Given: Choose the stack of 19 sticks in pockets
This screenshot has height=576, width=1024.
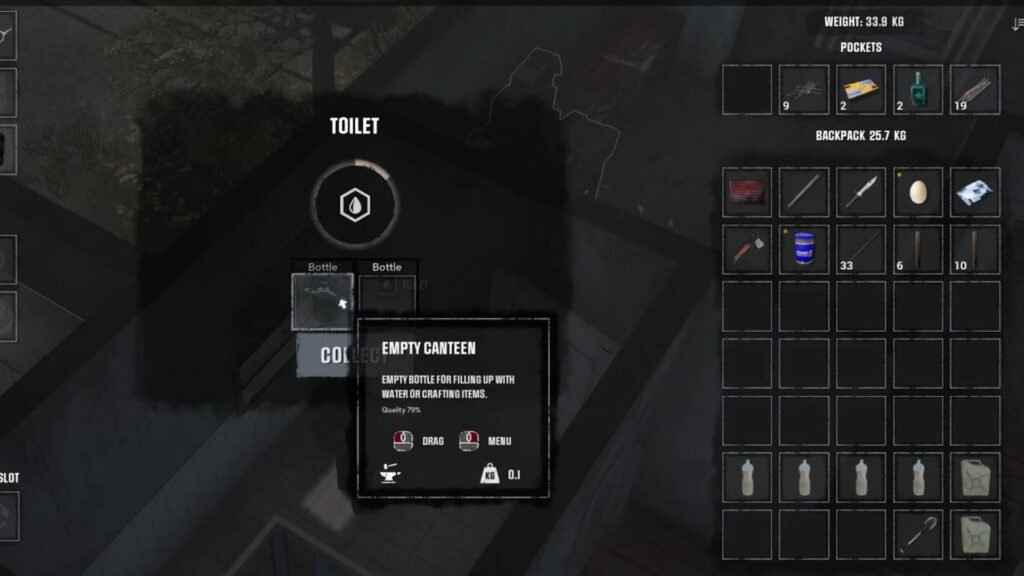Looking at the screenshot, I should pos(975,90).
